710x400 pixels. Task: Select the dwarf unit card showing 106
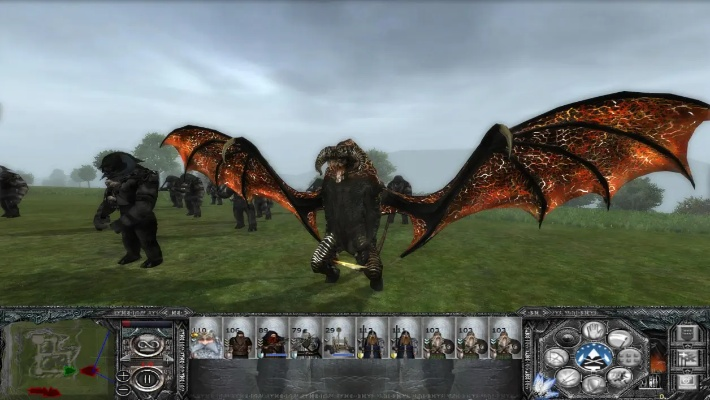coord(239,340)
